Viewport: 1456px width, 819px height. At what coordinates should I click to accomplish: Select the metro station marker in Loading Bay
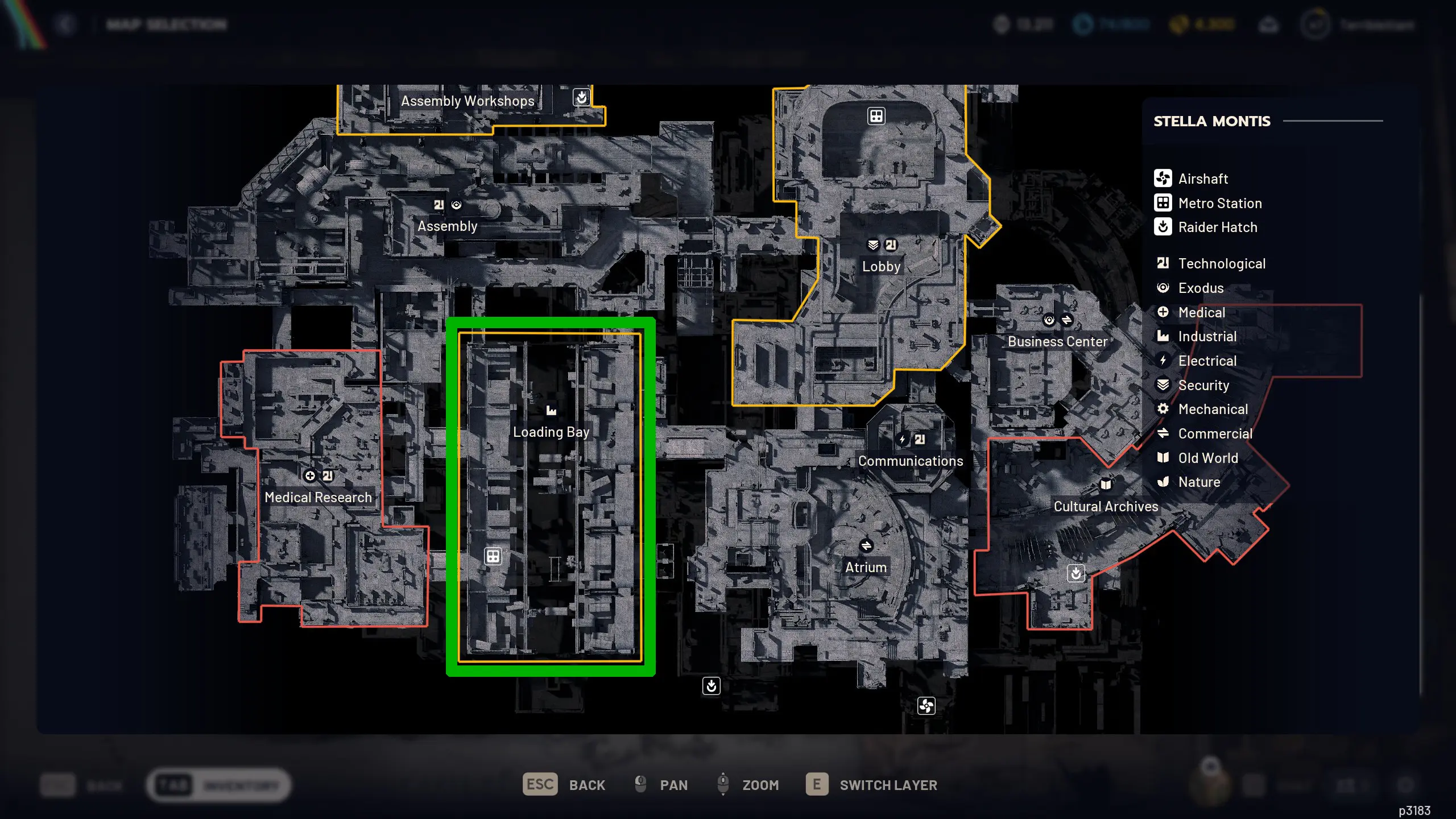(x=493, y=556)
